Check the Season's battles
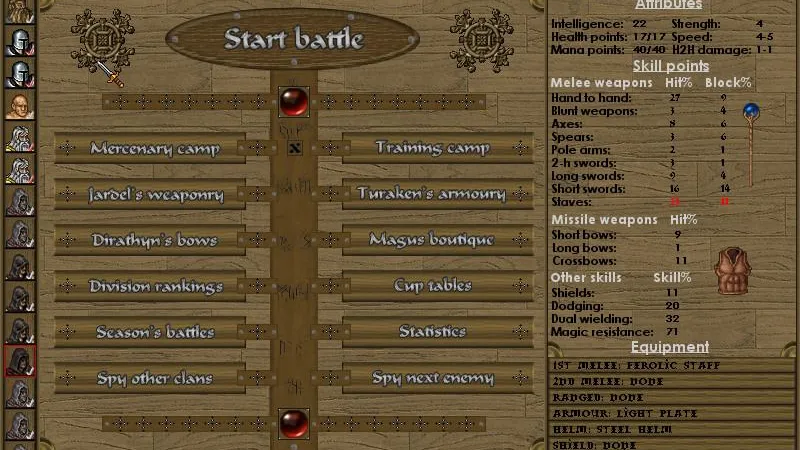This screenshot has height=450, width=800. (154, 332)
